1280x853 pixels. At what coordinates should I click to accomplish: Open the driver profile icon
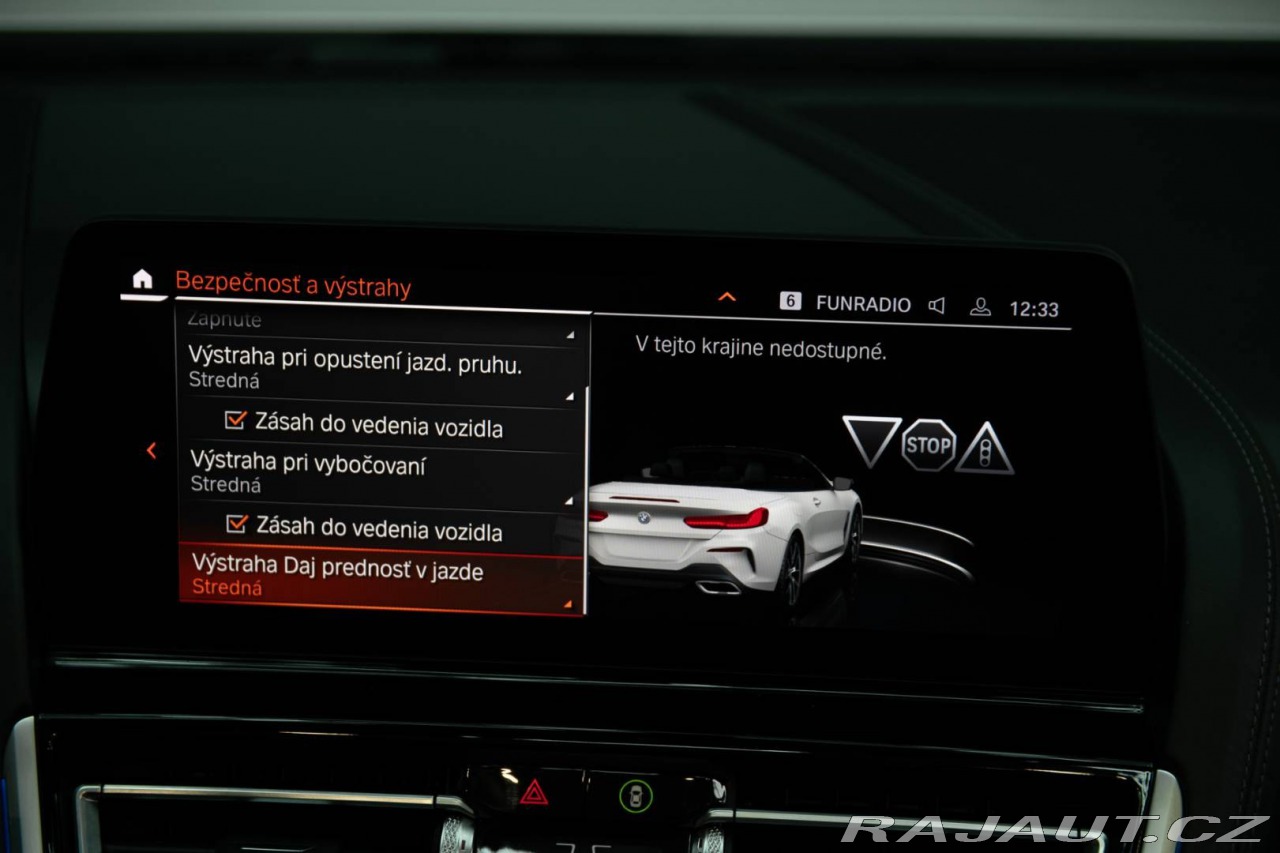click(x=980, y=308)
